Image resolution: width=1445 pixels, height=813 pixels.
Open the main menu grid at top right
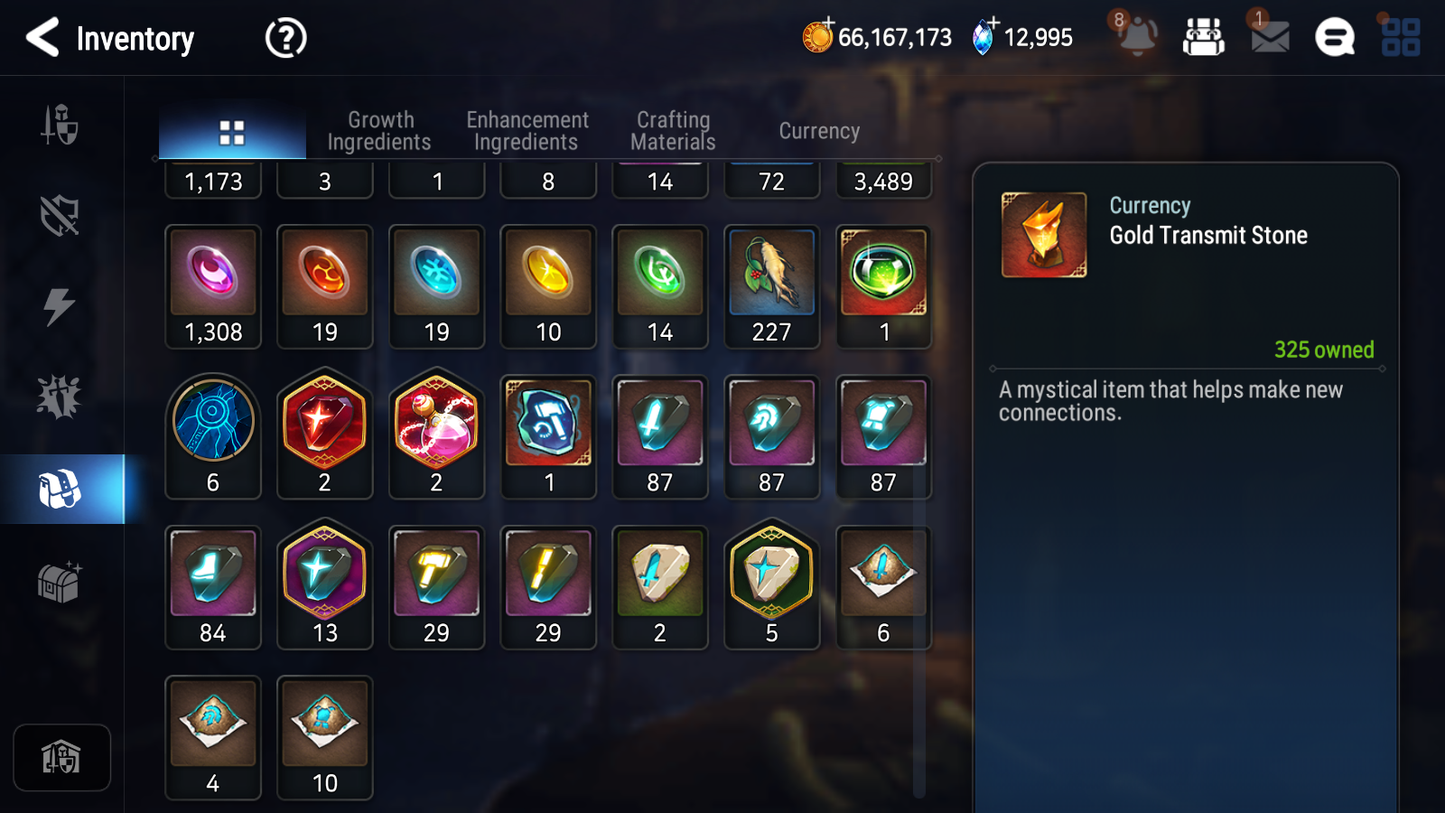coord(1399,37)
